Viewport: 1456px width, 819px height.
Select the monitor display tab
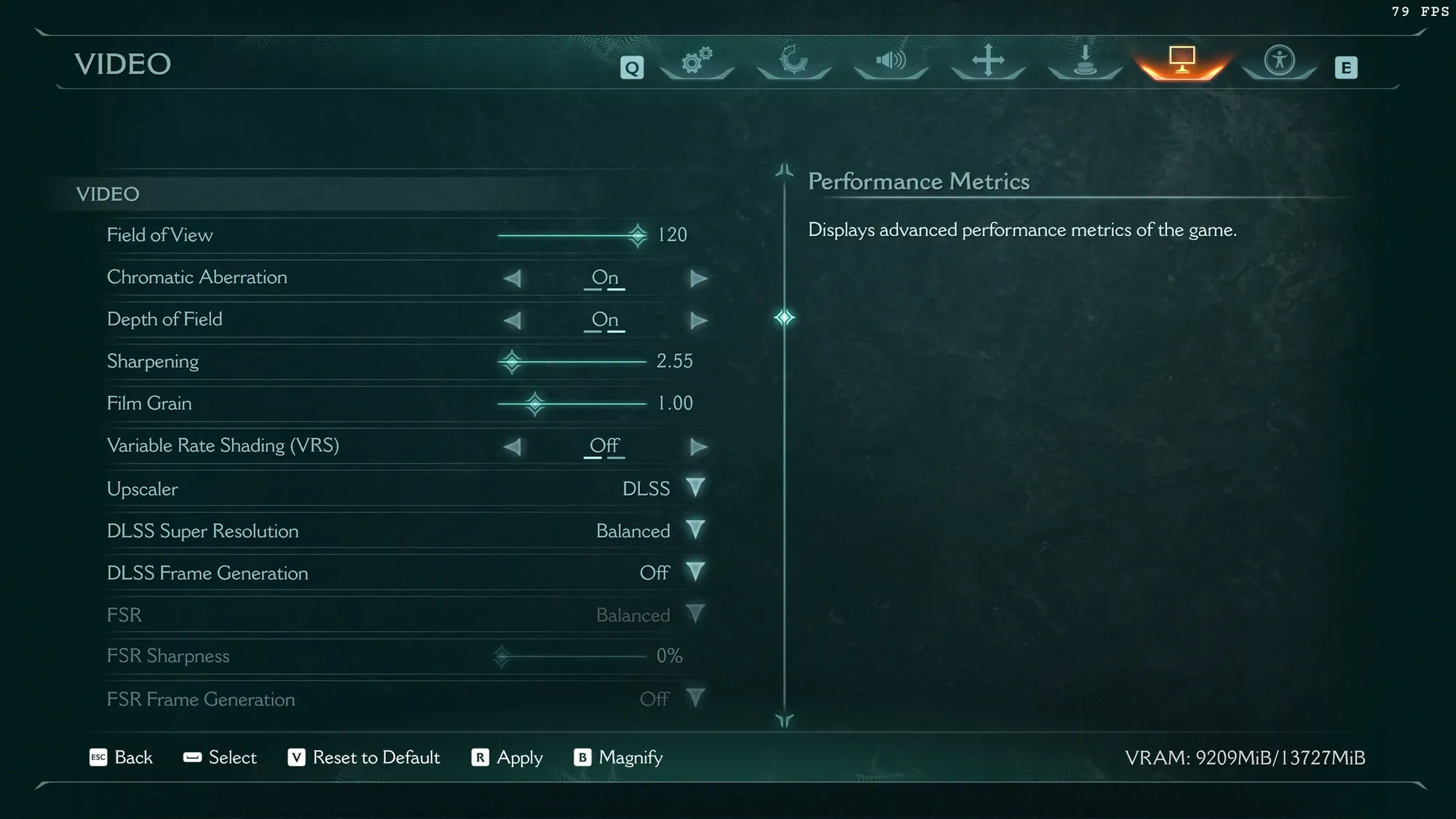(x=1182, y=61)
